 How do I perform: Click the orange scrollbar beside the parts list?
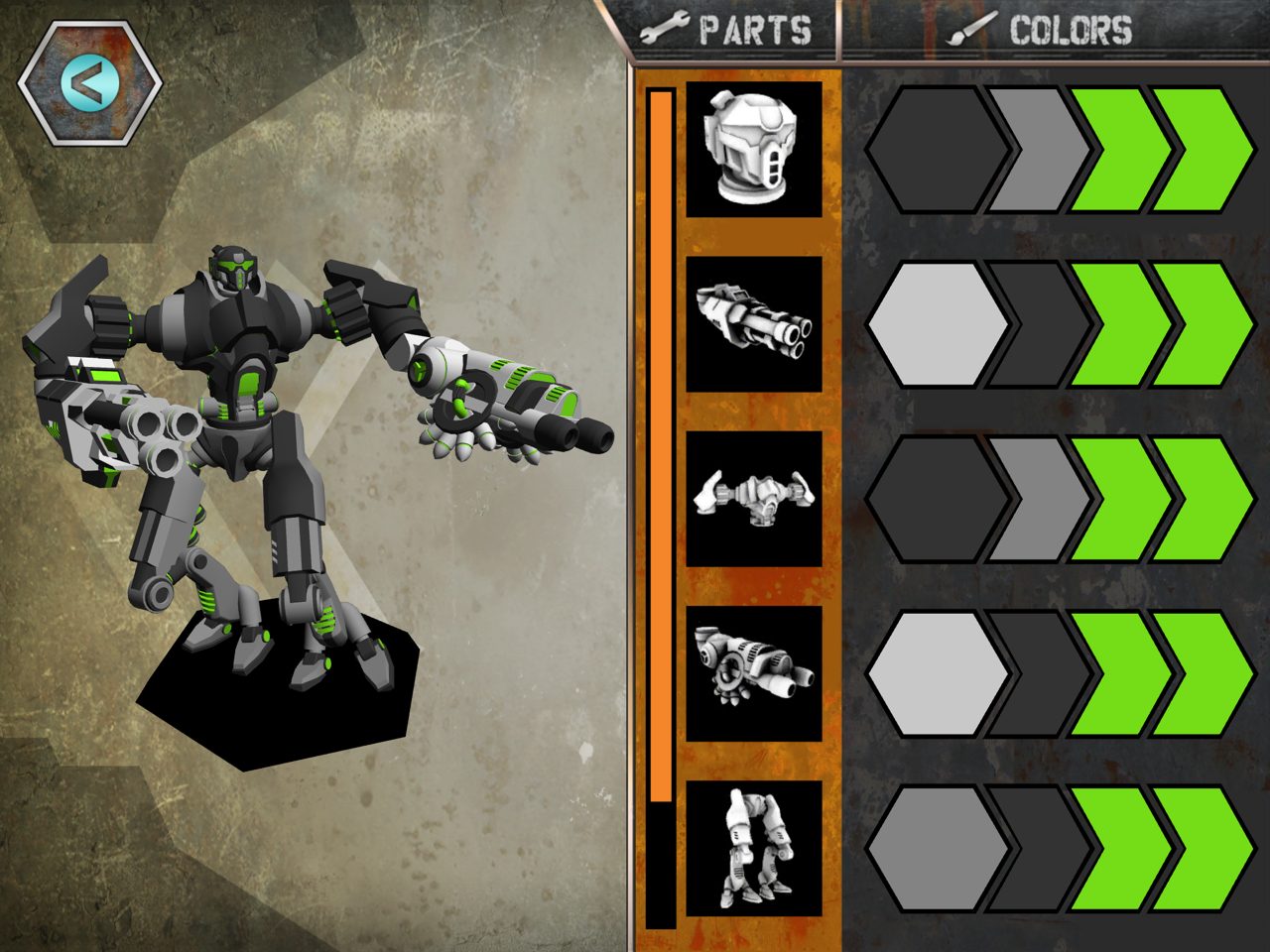[660, 436]
